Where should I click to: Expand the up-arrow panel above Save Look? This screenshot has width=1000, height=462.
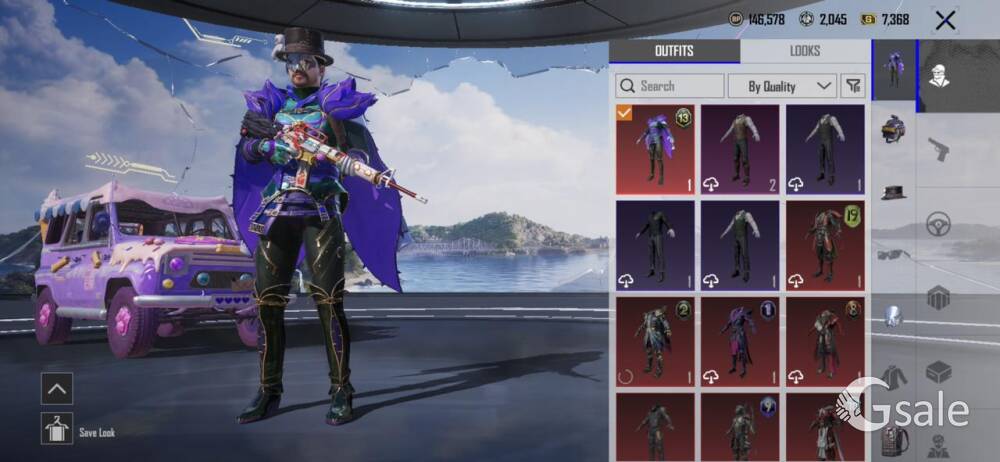[57, 389]
